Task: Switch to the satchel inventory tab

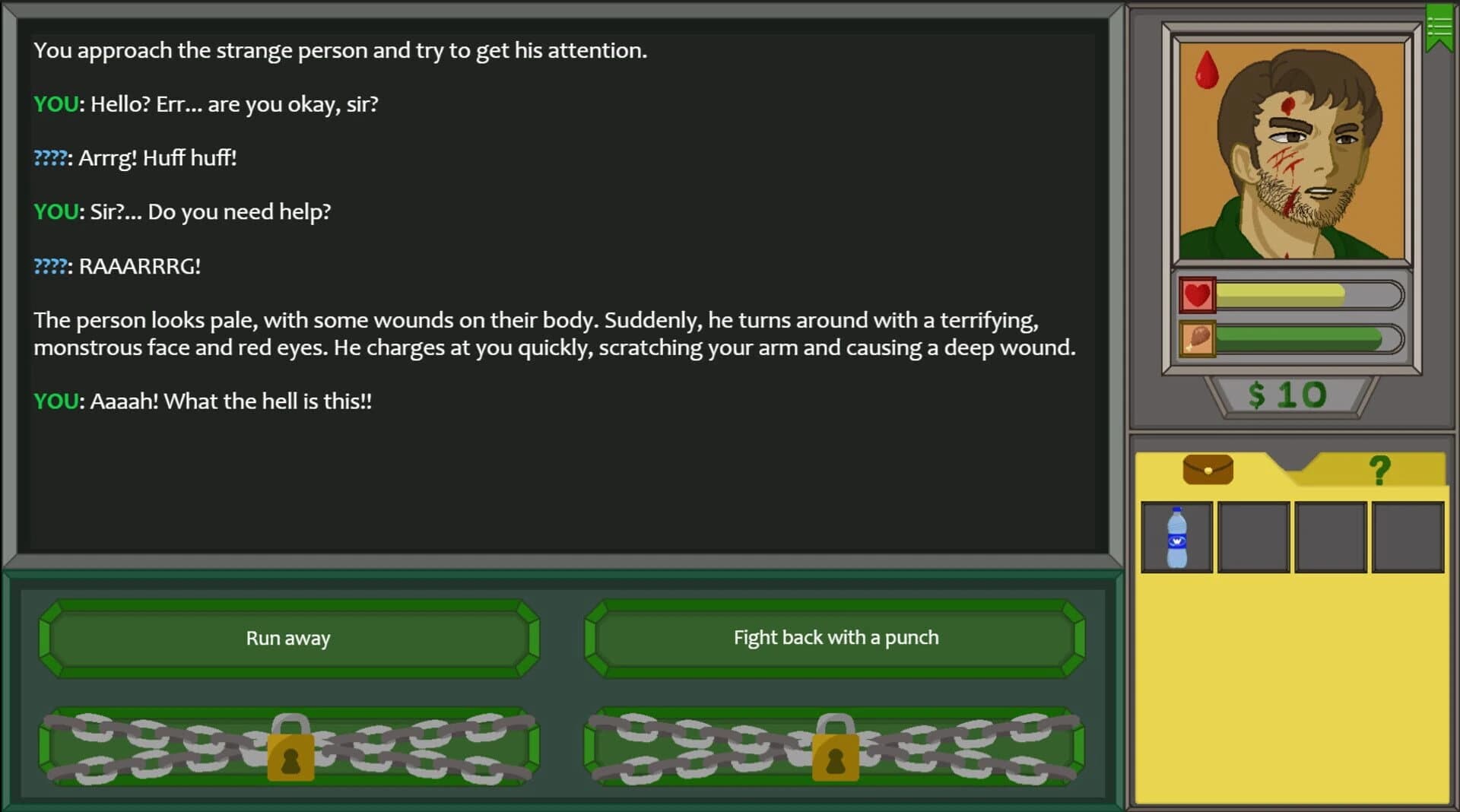Action: tap(1206, 469)
